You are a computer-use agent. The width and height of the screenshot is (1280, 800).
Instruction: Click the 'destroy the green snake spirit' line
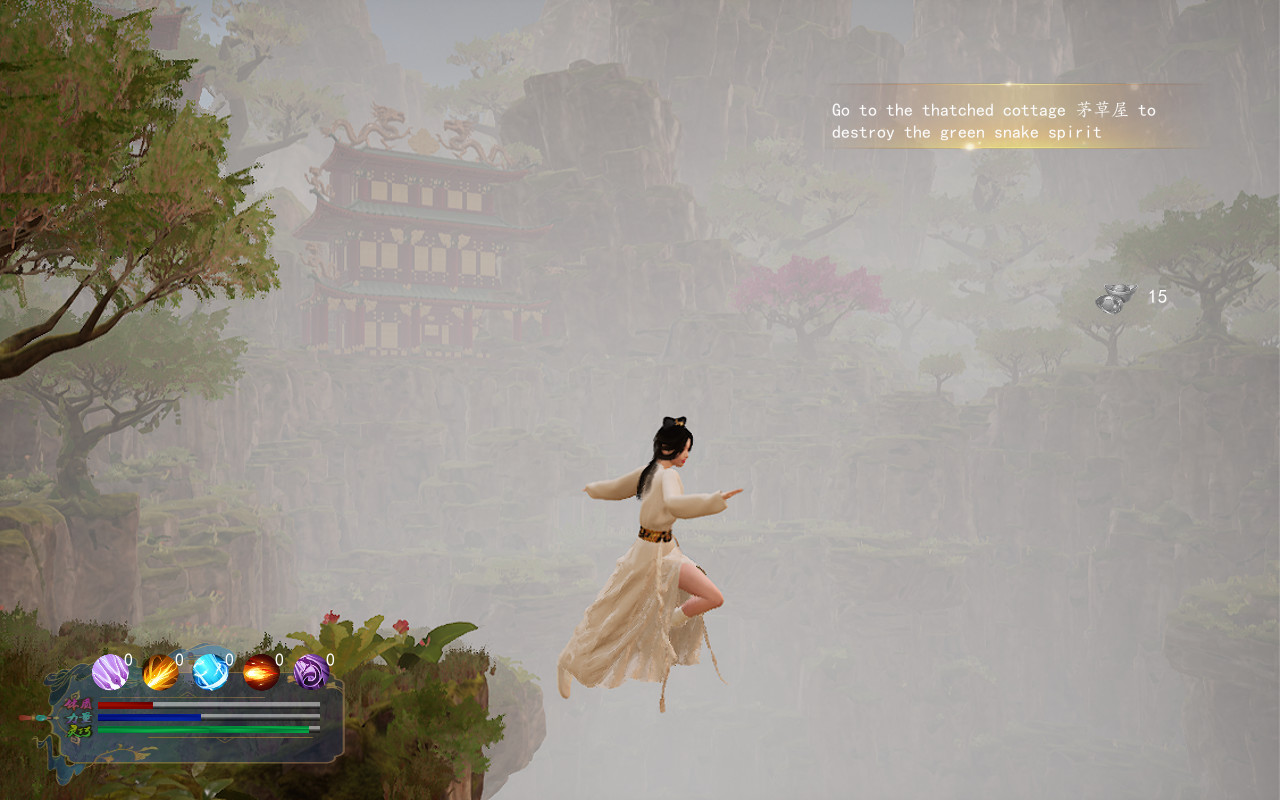pyautogui.click(x=966, y=131)
